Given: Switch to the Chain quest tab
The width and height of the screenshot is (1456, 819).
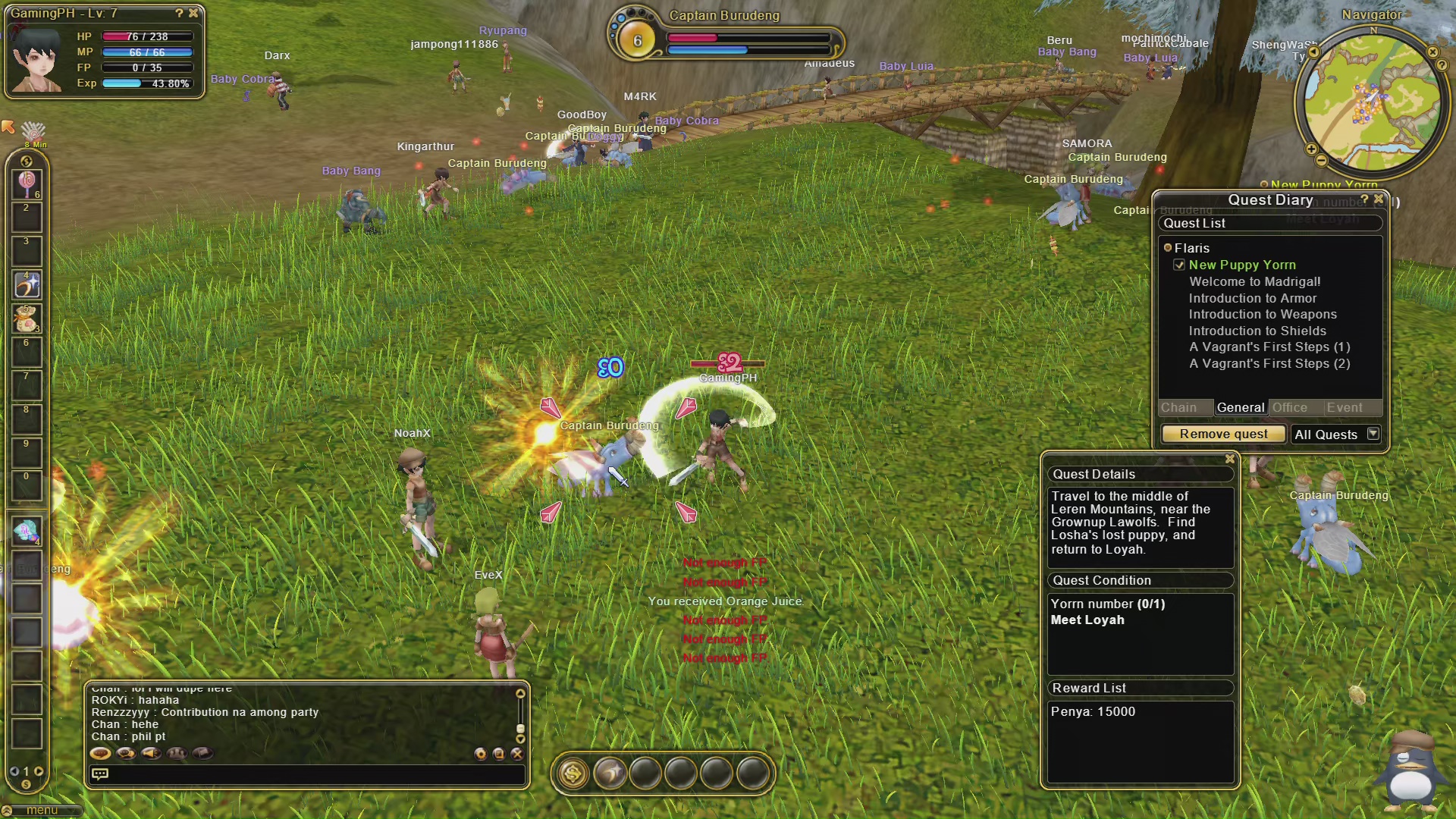Looking at the screenshot, I should coord(1178,407).
